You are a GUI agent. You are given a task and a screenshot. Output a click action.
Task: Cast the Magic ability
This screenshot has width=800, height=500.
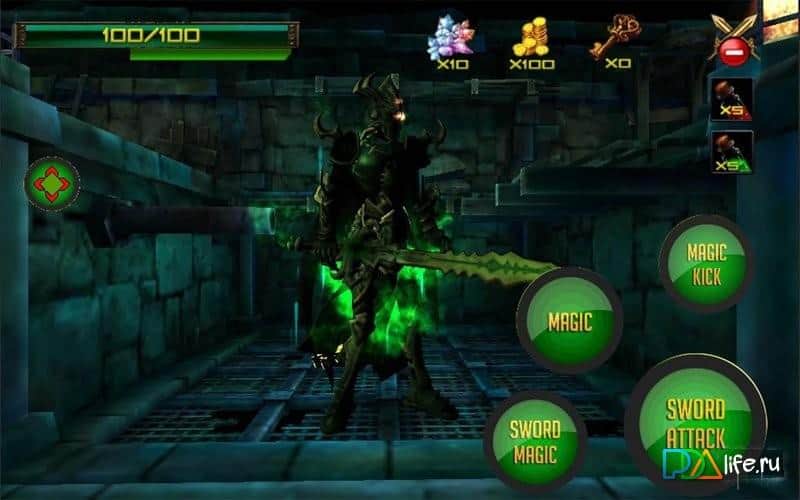[x=570, y=321]
